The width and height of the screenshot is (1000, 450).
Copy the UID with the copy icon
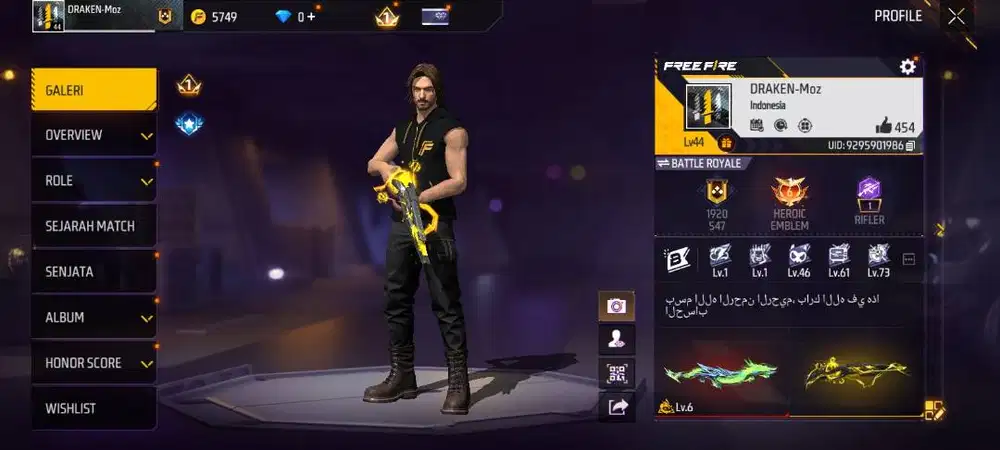(911, 146)
